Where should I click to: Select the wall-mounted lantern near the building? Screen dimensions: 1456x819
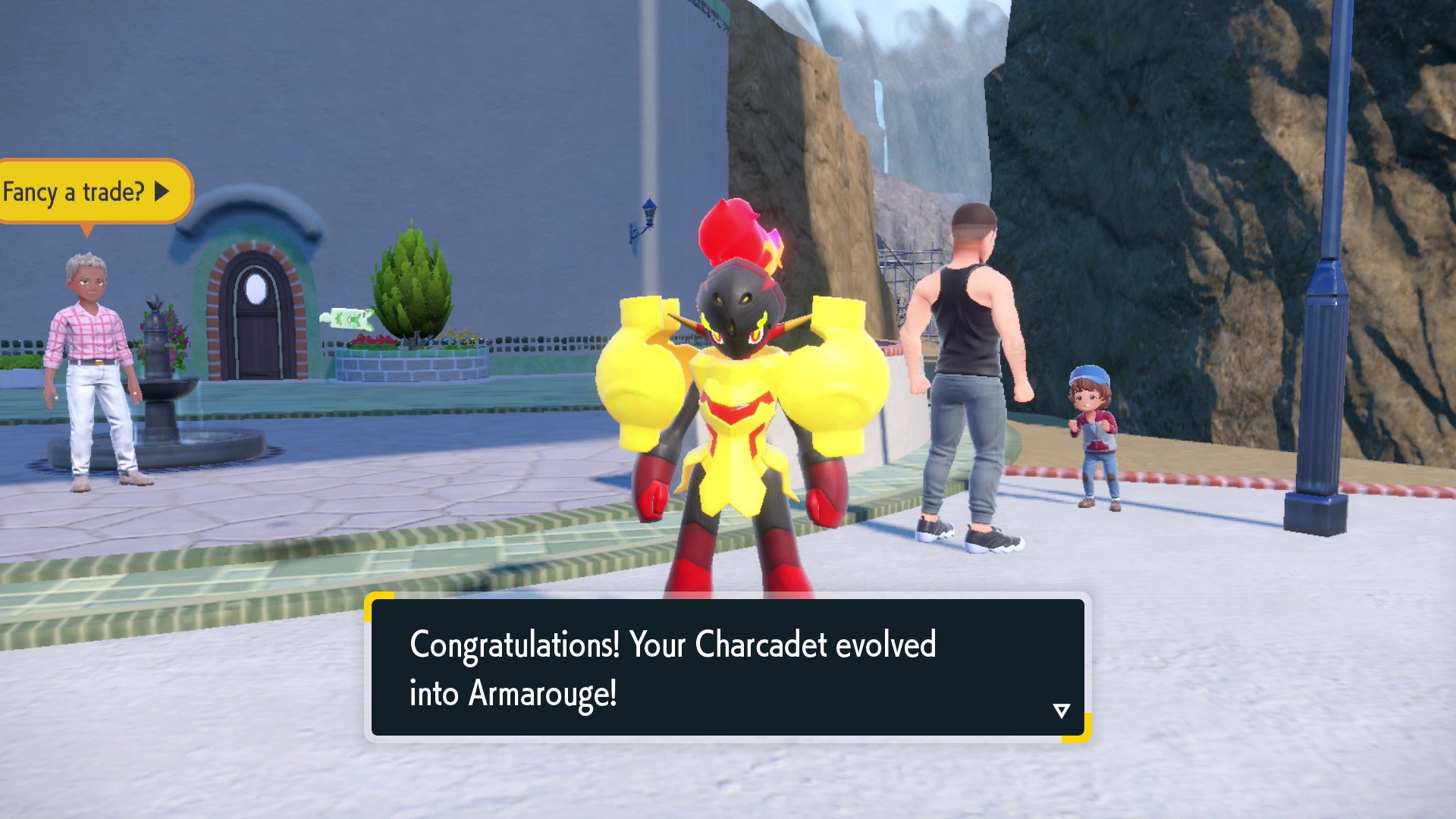coord(650,215)
